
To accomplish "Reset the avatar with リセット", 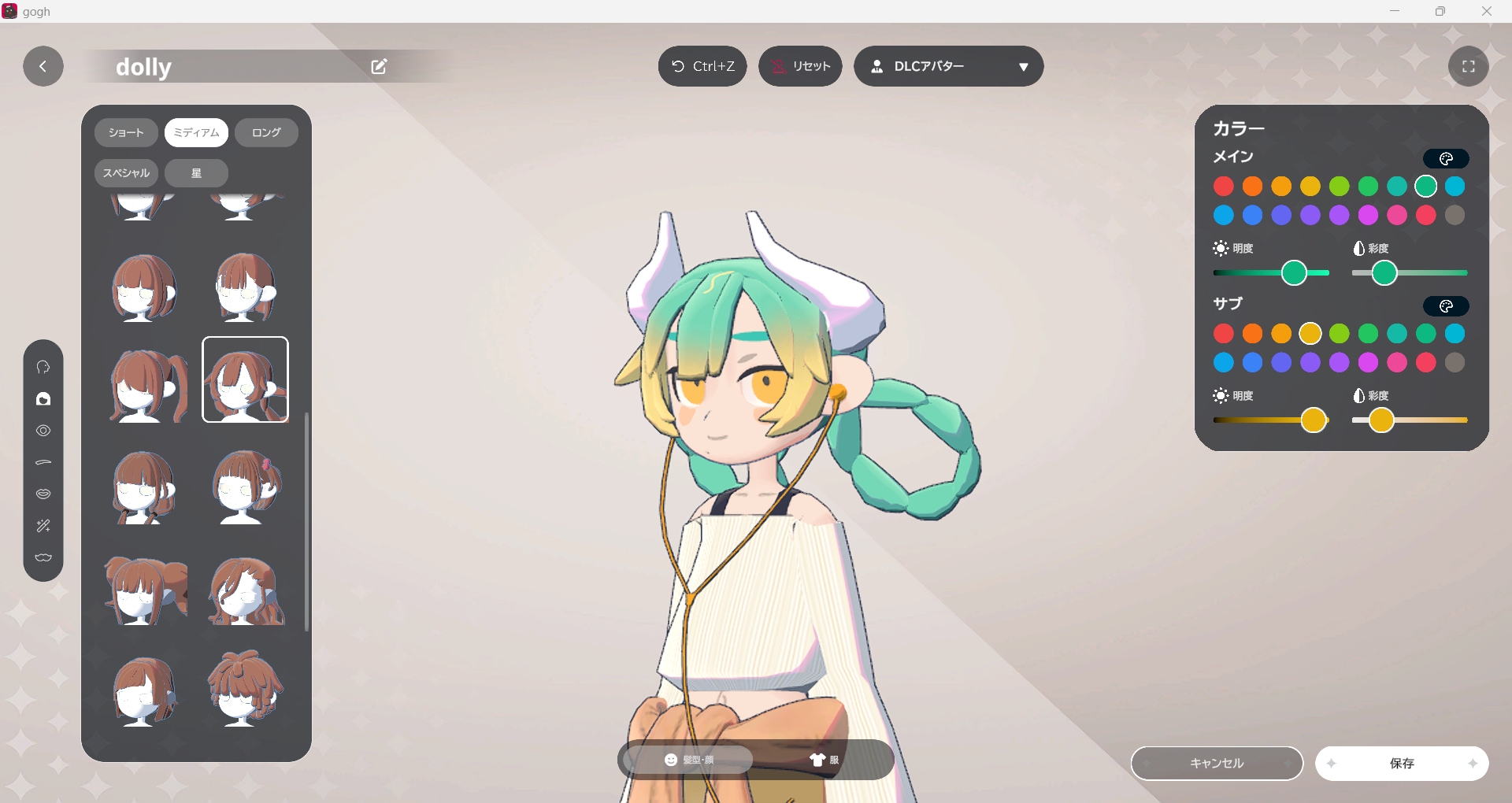I will point(800,67).
